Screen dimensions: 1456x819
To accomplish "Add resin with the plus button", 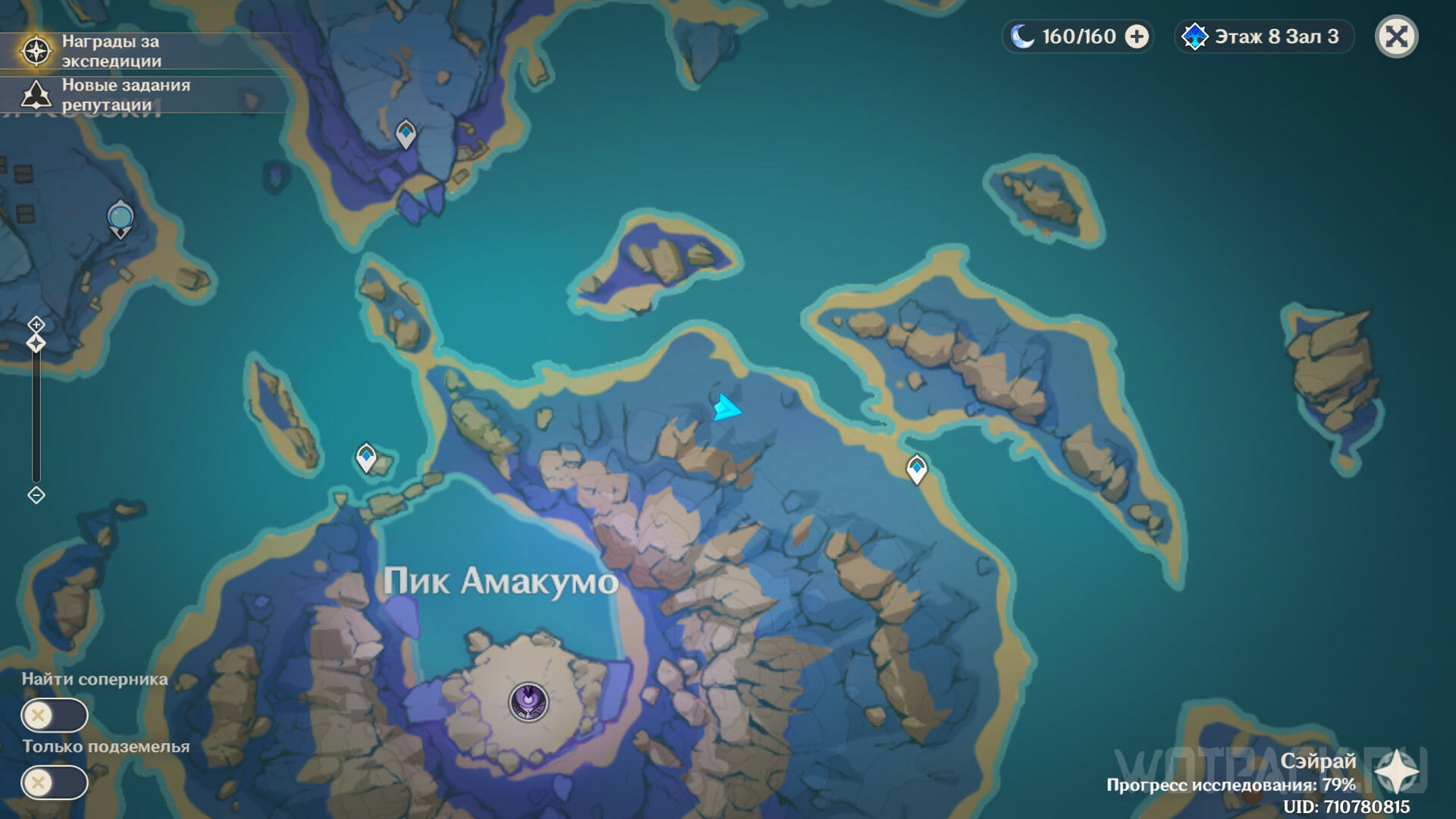I will pos(1136,36).
